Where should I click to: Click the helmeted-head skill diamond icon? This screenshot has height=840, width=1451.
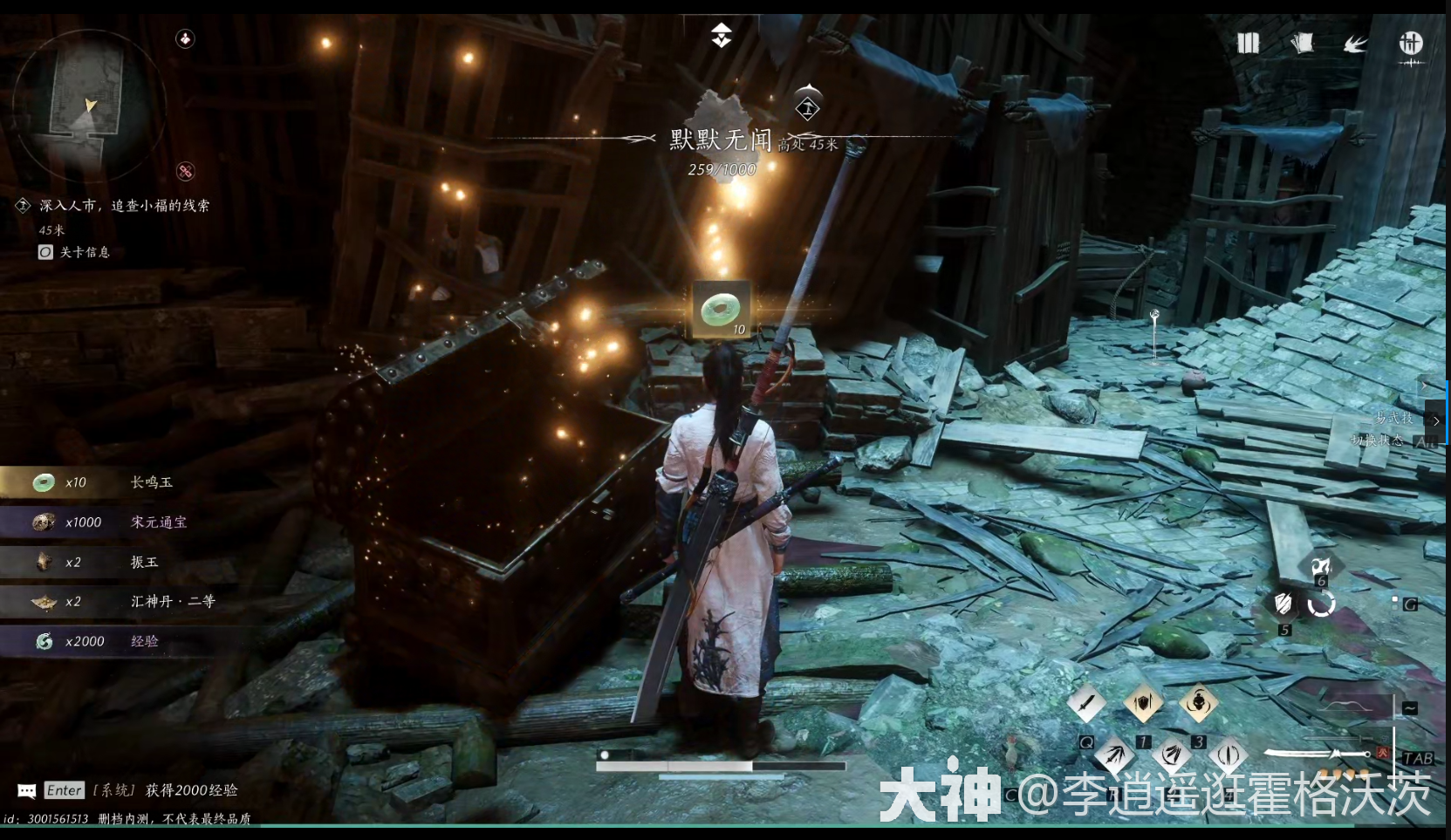[1200, 703]
